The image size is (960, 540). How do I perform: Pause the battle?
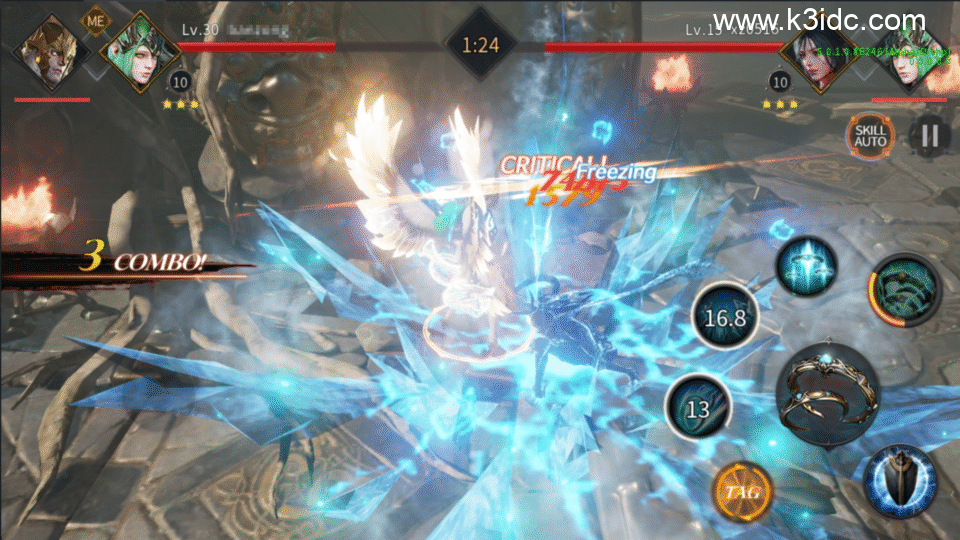click(929, 135)
